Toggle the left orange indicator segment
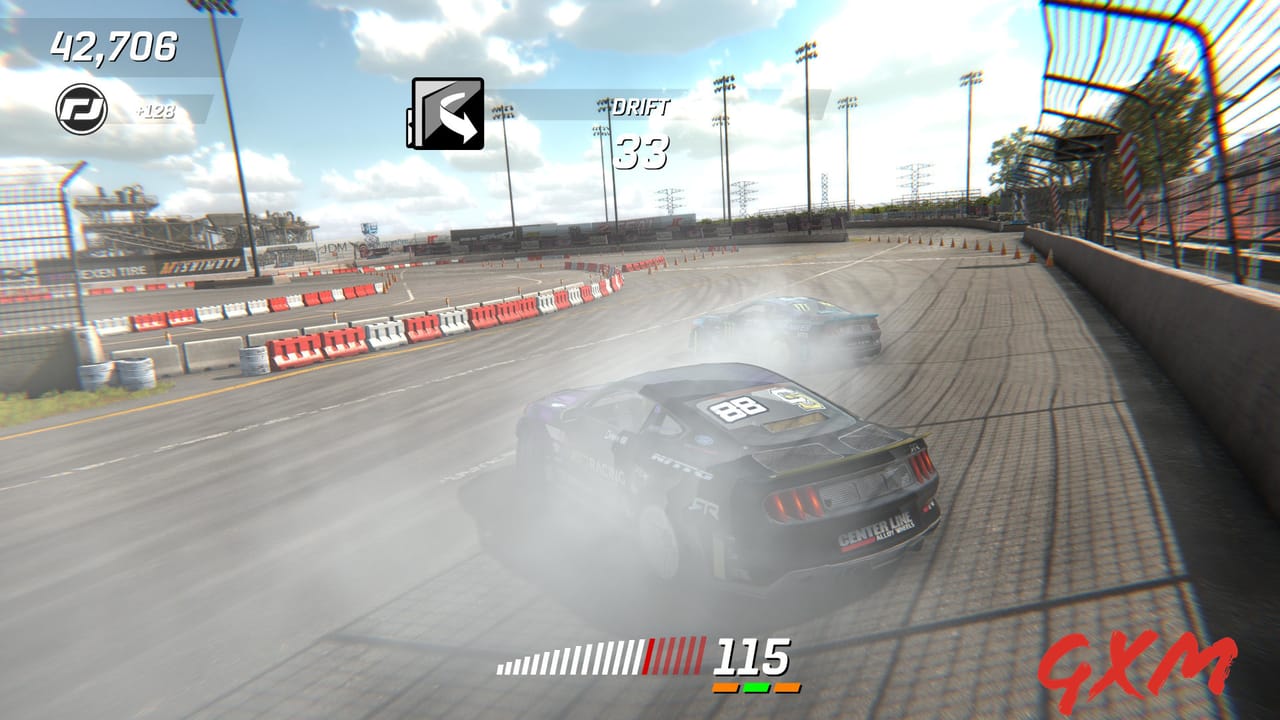 click(x=726, y=687)
